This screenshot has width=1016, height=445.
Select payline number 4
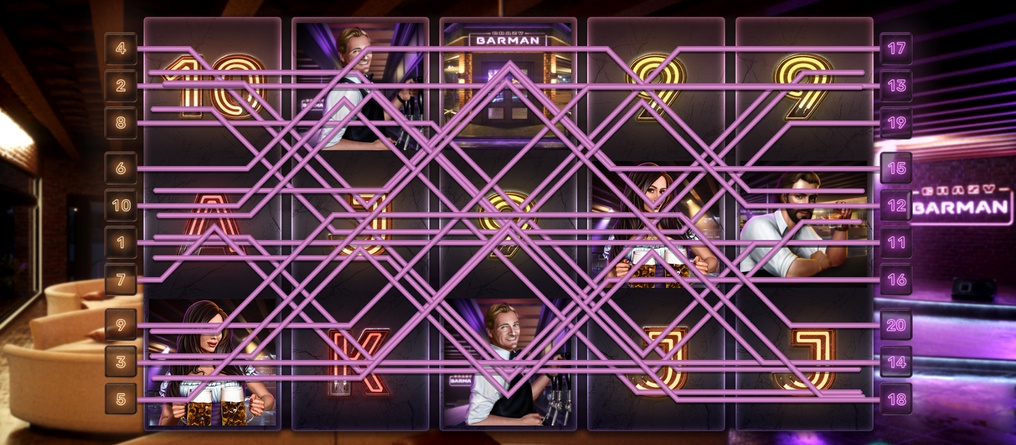[x=120, y=48]
